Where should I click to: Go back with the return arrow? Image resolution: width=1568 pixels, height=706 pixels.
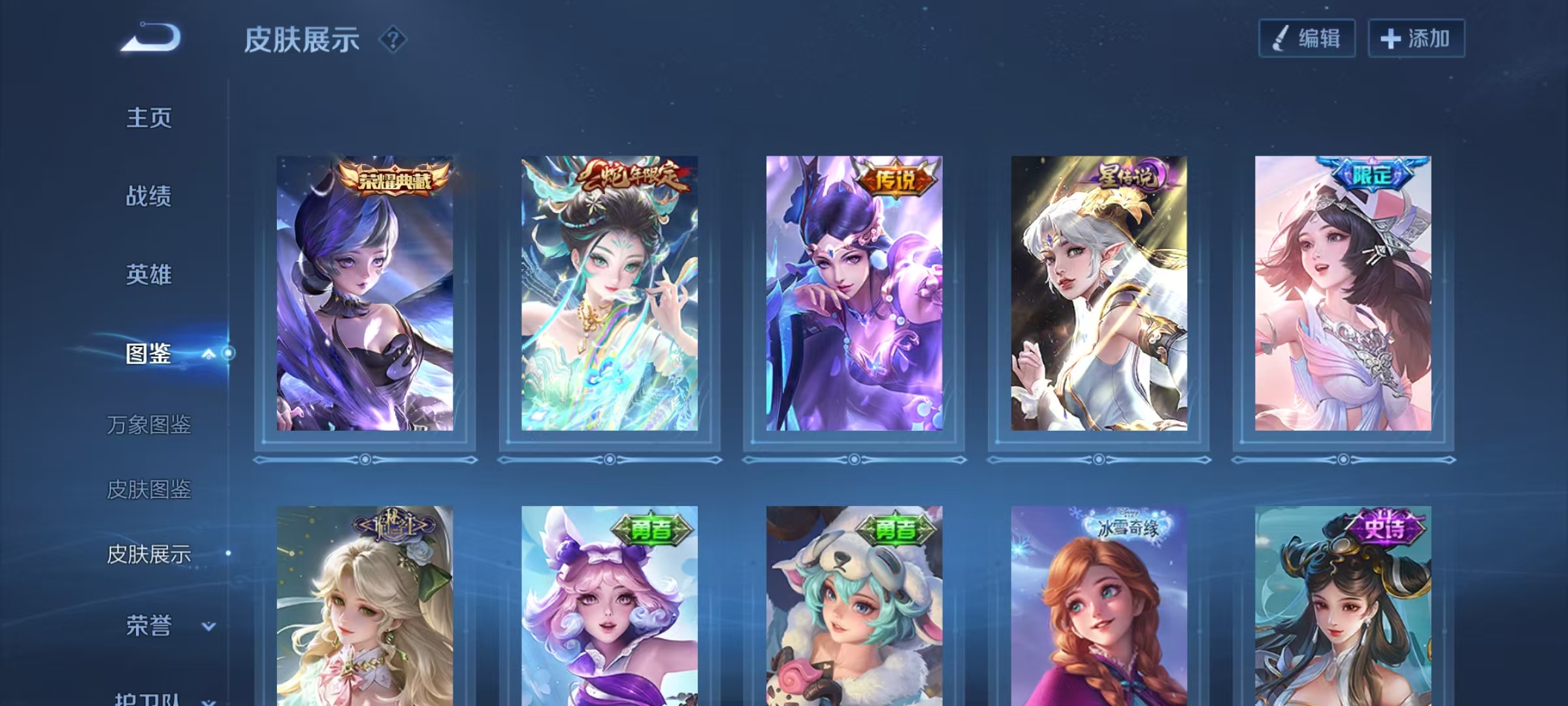pos(151,38)
